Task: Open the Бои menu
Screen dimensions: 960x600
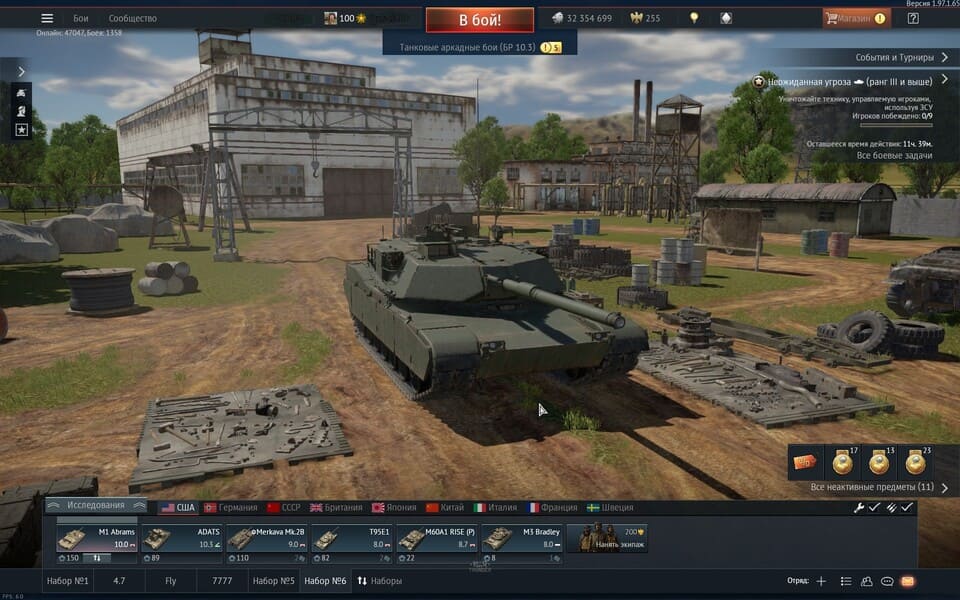Action: pyautogui.click(x=81, y=18)
